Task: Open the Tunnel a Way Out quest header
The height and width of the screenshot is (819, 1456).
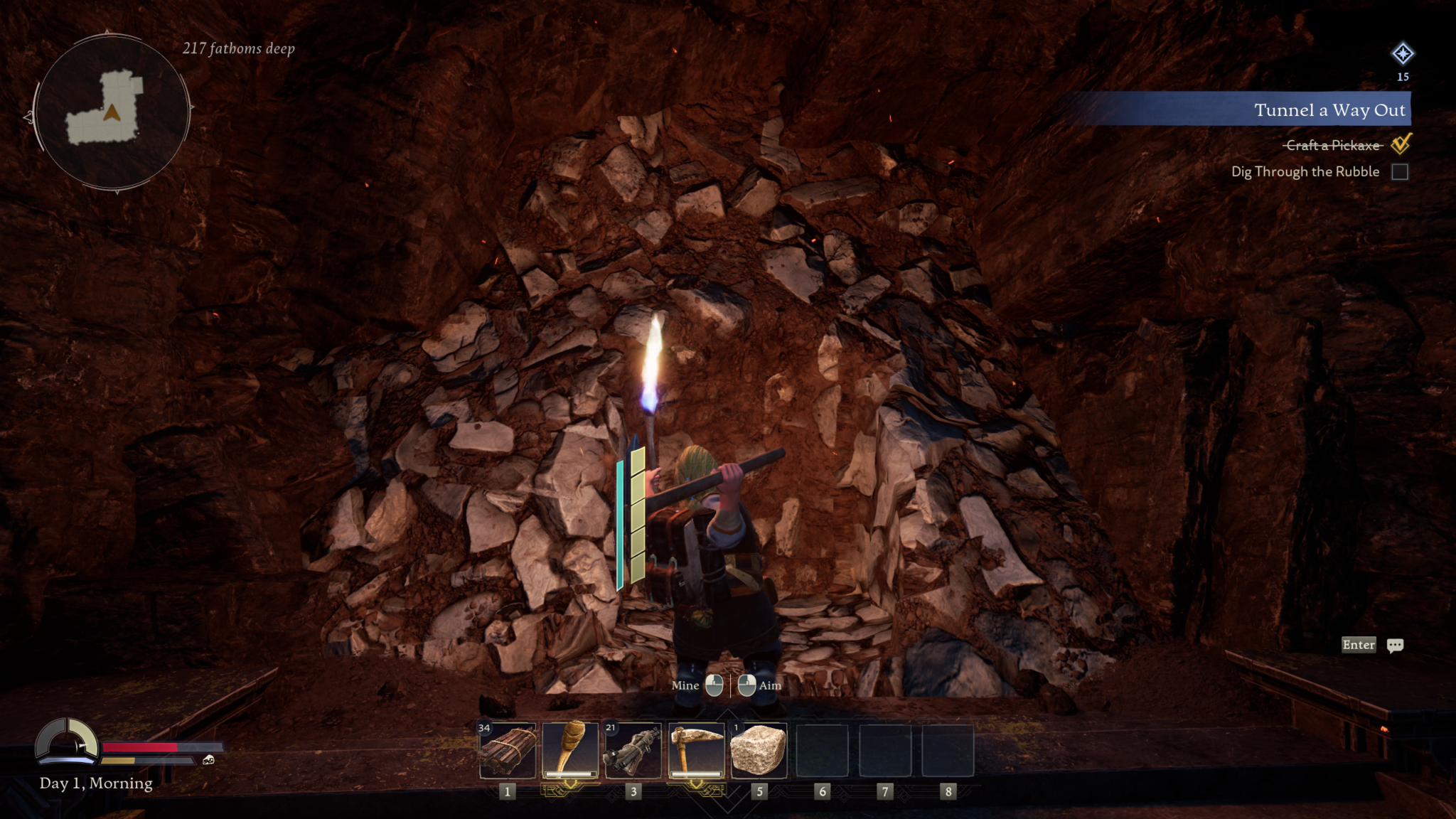Action: click(1328, 110)
